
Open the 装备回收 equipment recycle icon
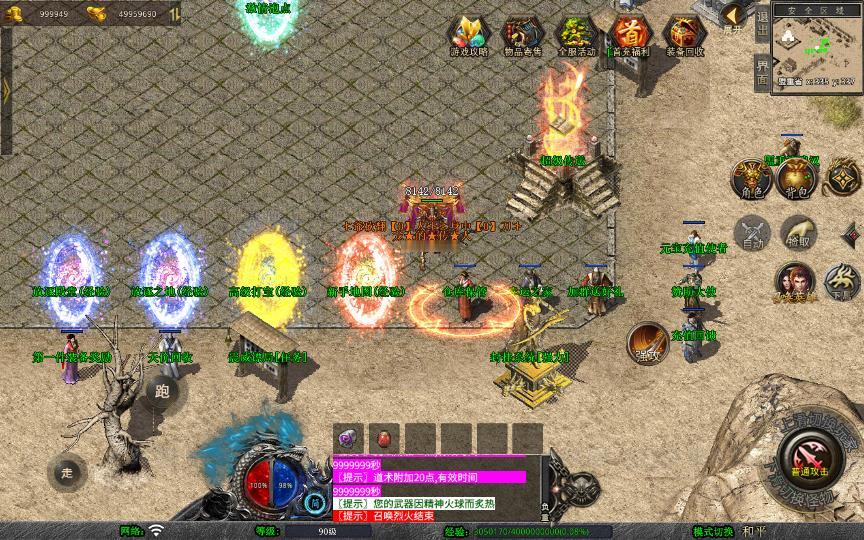coord(684,35)
